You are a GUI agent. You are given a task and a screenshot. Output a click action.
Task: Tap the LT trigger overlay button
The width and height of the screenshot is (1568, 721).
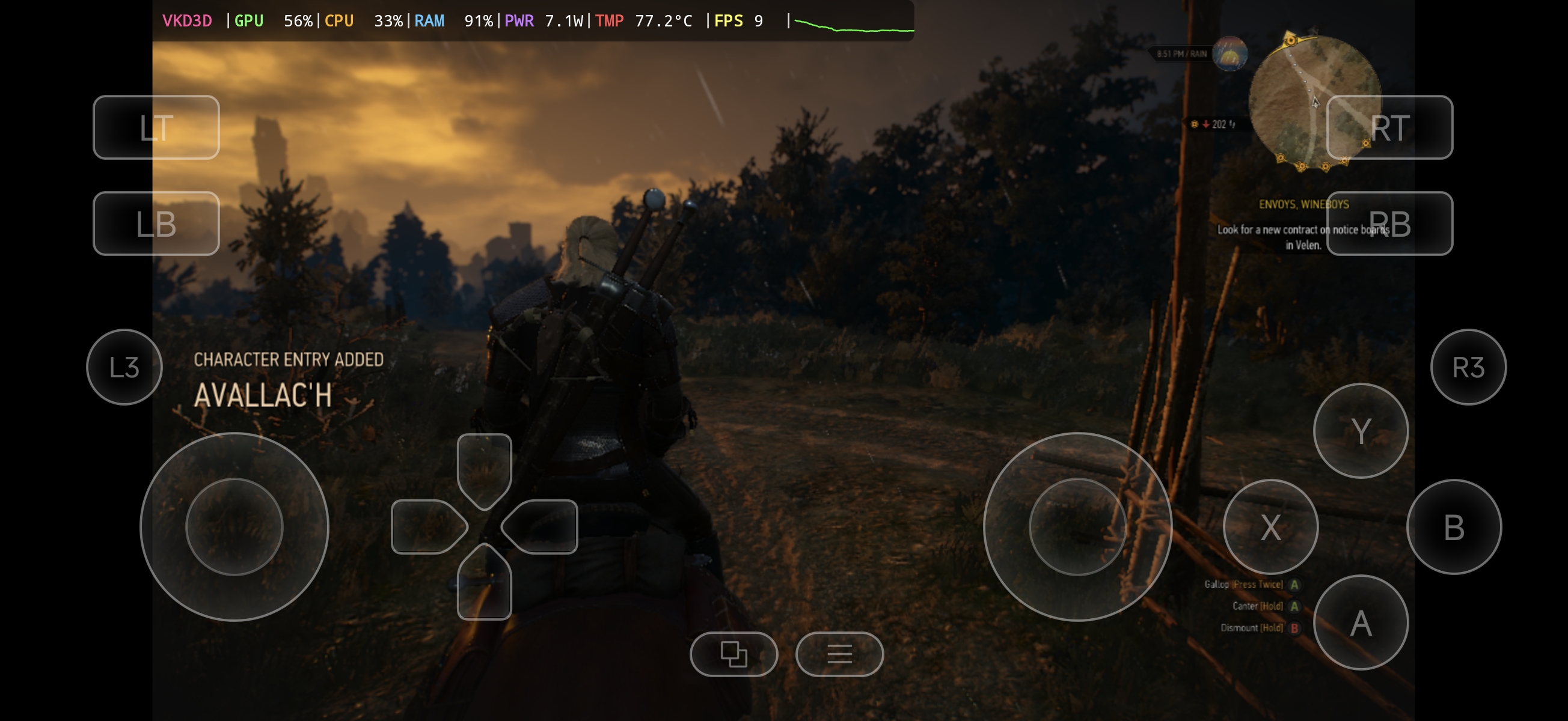[x=156, y=127]
